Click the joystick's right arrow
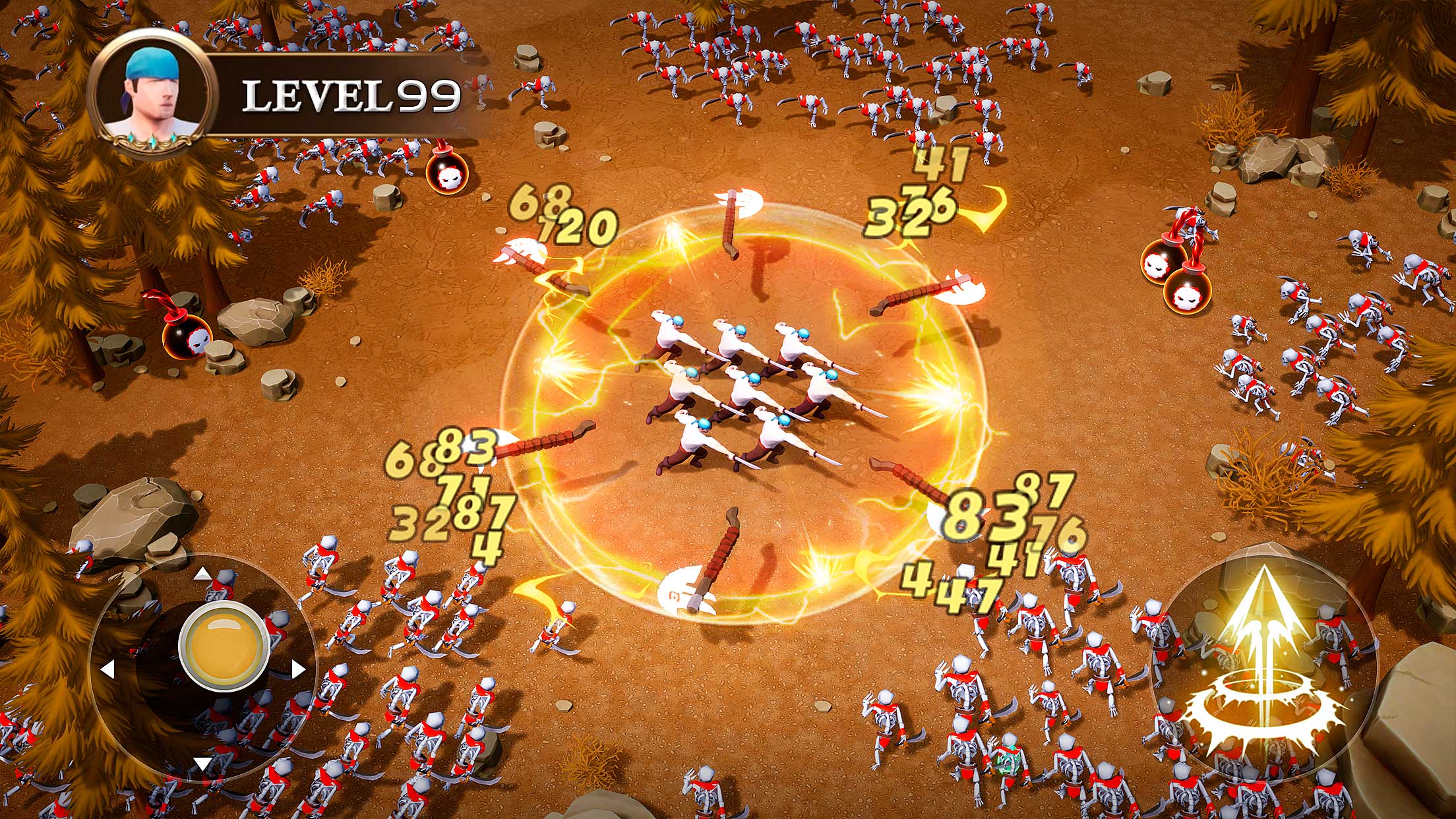Viewport: 1456px width, 819px height. [x=298, y=670]
